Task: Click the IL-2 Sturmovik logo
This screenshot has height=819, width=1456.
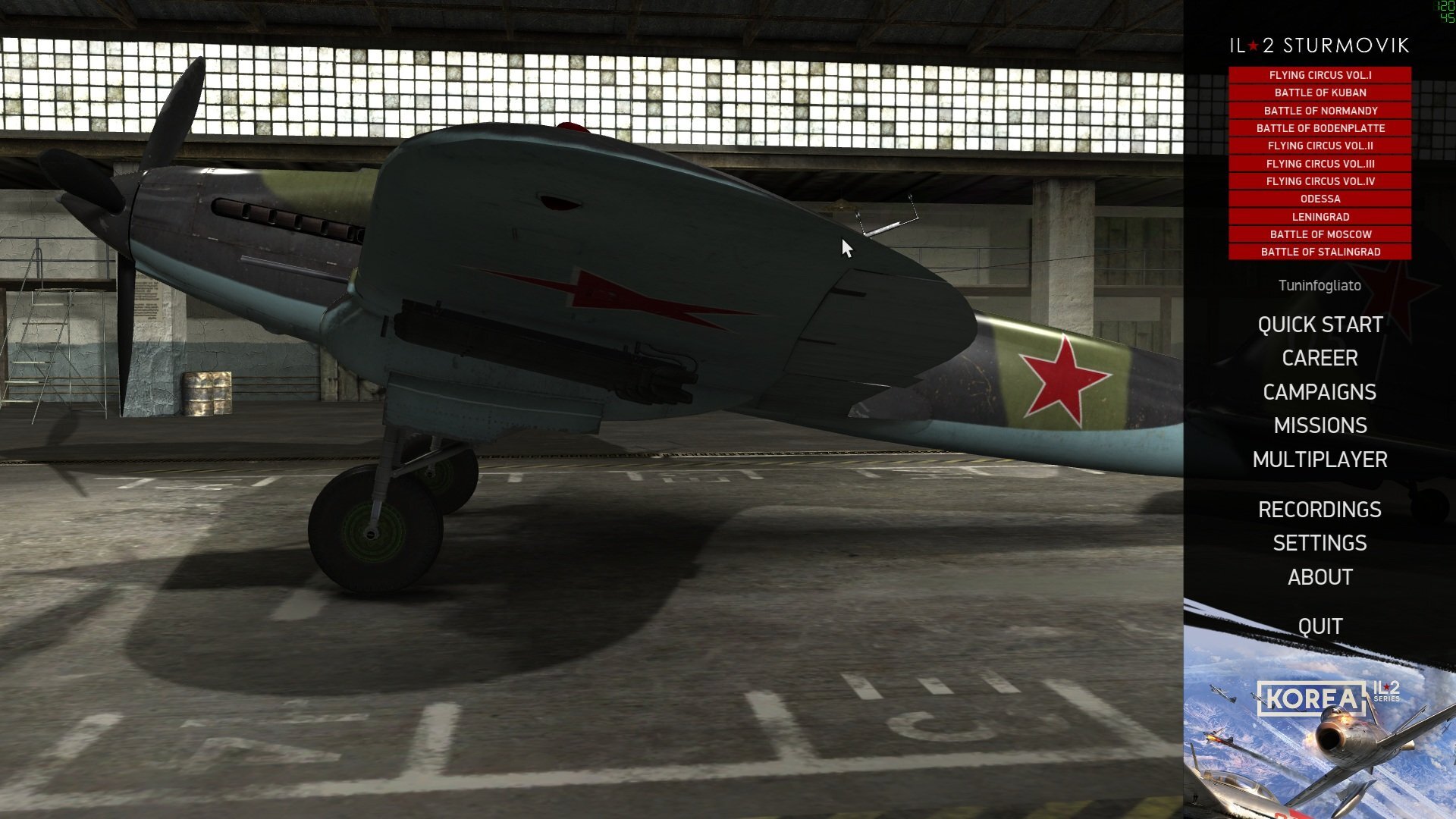Action: click(1321, 45)
